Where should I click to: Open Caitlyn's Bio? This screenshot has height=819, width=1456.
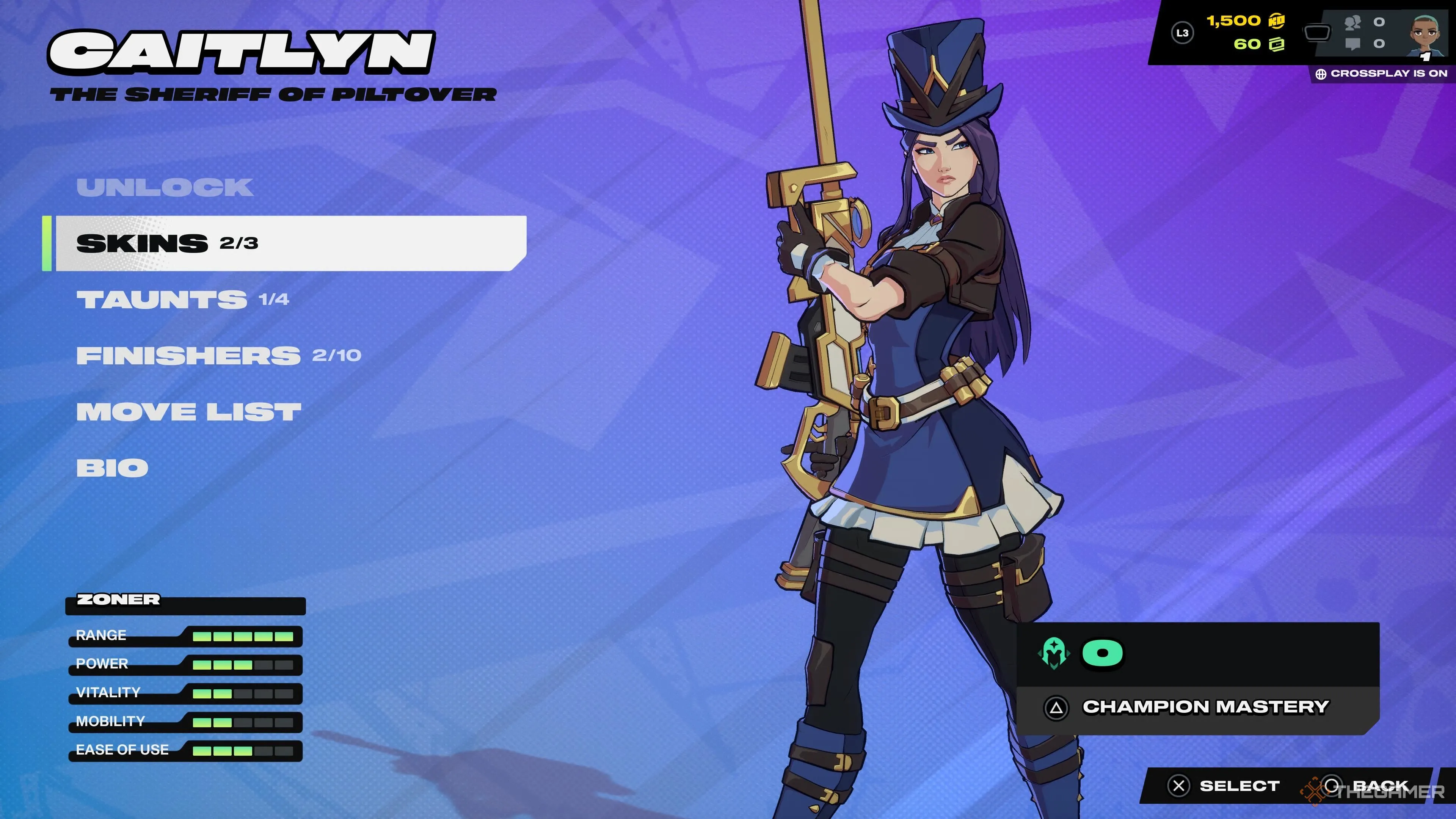[x=113, y=468]
